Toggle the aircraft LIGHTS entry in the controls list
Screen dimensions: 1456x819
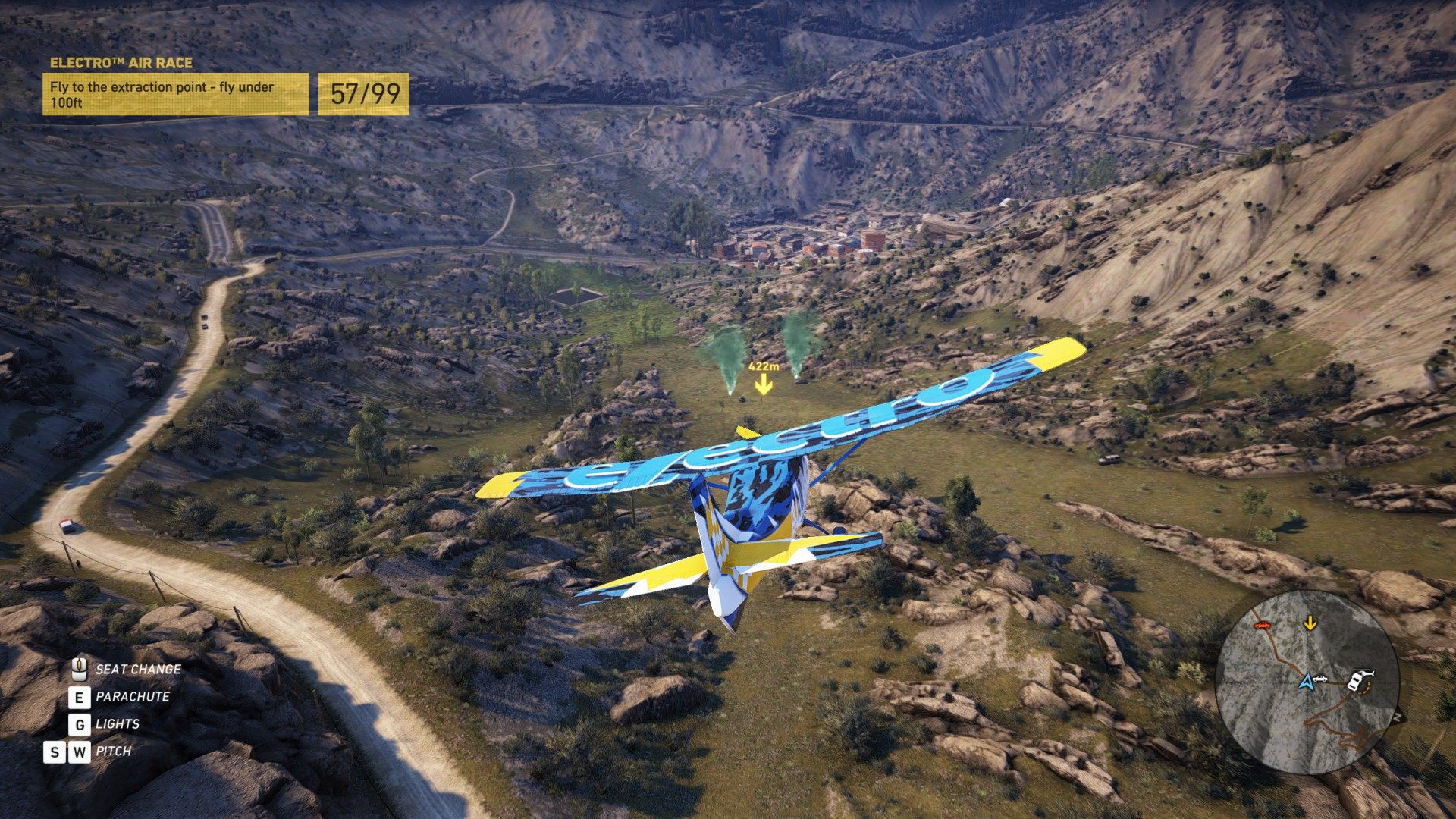click(118, 723)
